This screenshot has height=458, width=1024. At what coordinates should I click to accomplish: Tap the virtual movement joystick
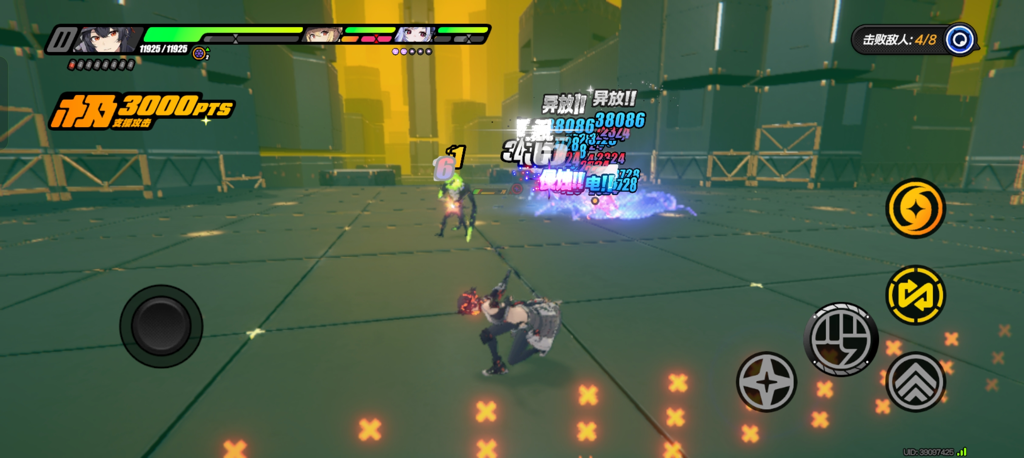point(161,325)
